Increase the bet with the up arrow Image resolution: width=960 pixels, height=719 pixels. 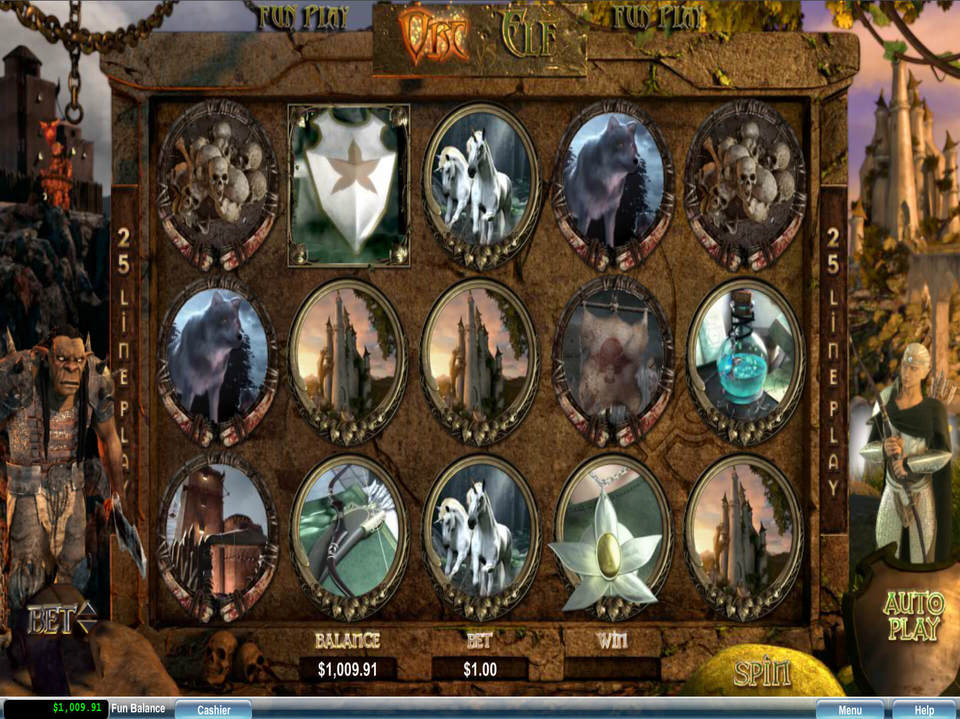pyautogui.click(x=87, y=613)
